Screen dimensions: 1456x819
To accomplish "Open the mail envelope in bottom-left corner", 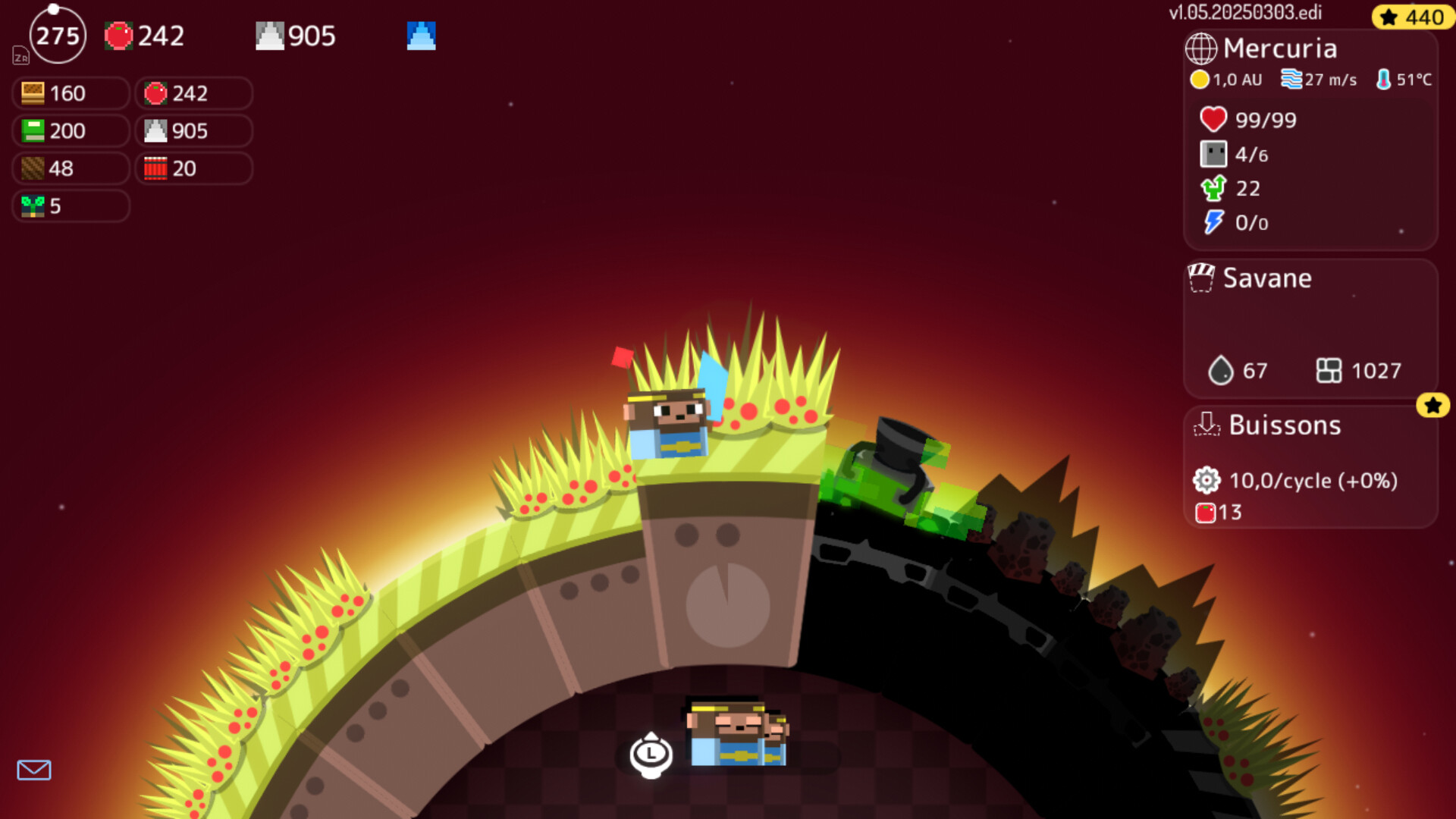I will pyautogui.click(x=34, y=770).
